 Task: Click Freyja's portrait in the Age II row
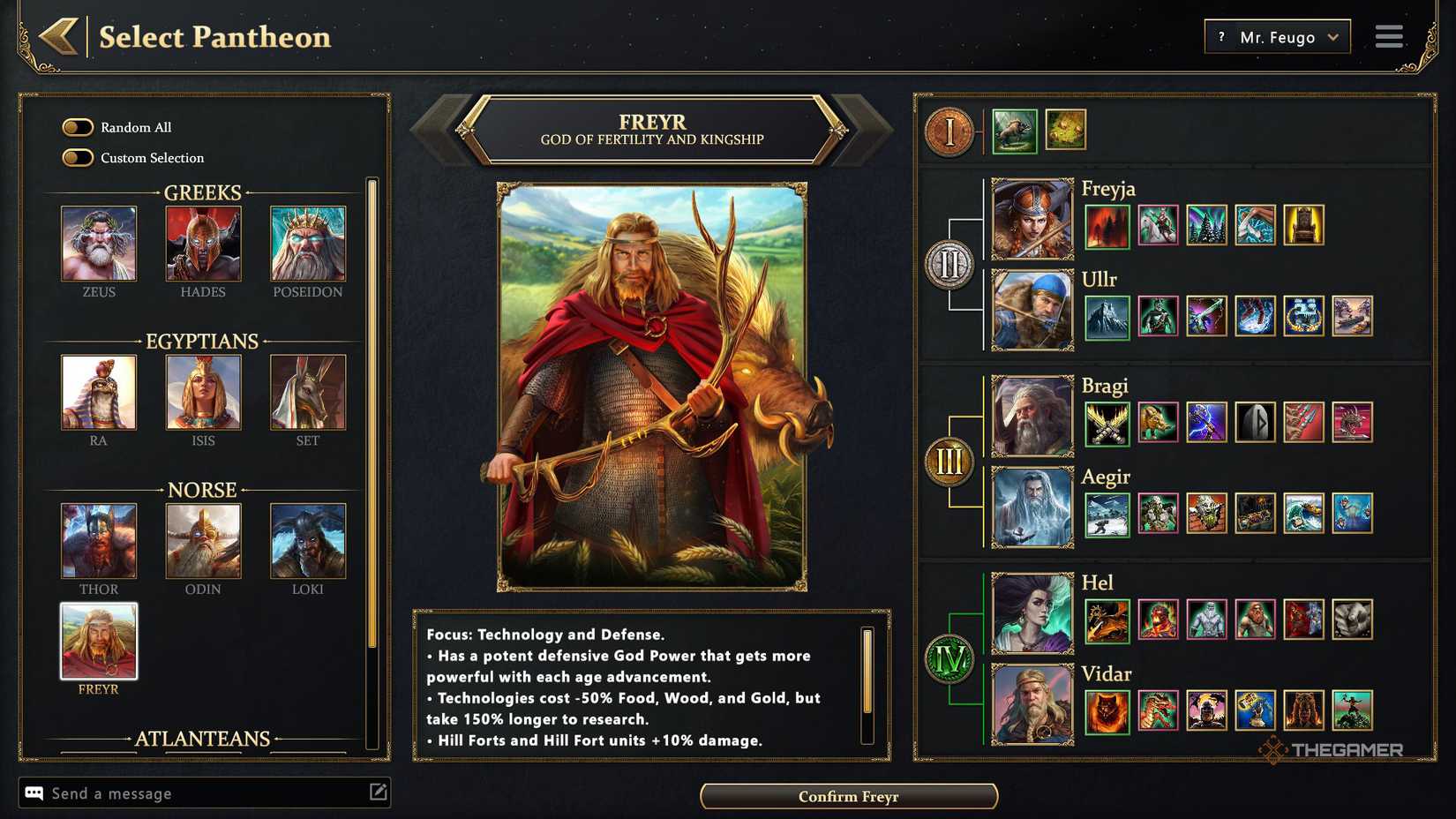pyautogui.click(x=1032, y=219)
